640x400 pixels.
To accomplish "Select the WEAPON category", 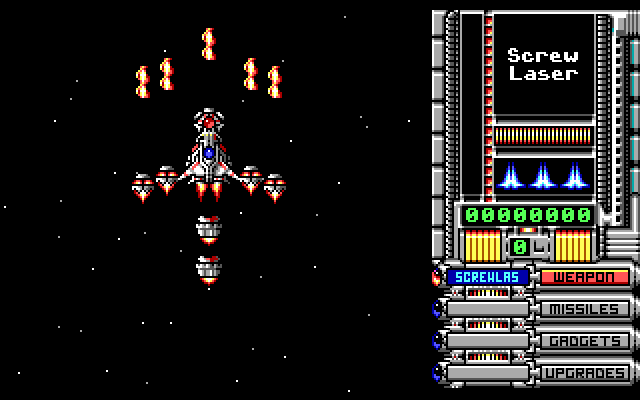I will click(x=585, y=277).
